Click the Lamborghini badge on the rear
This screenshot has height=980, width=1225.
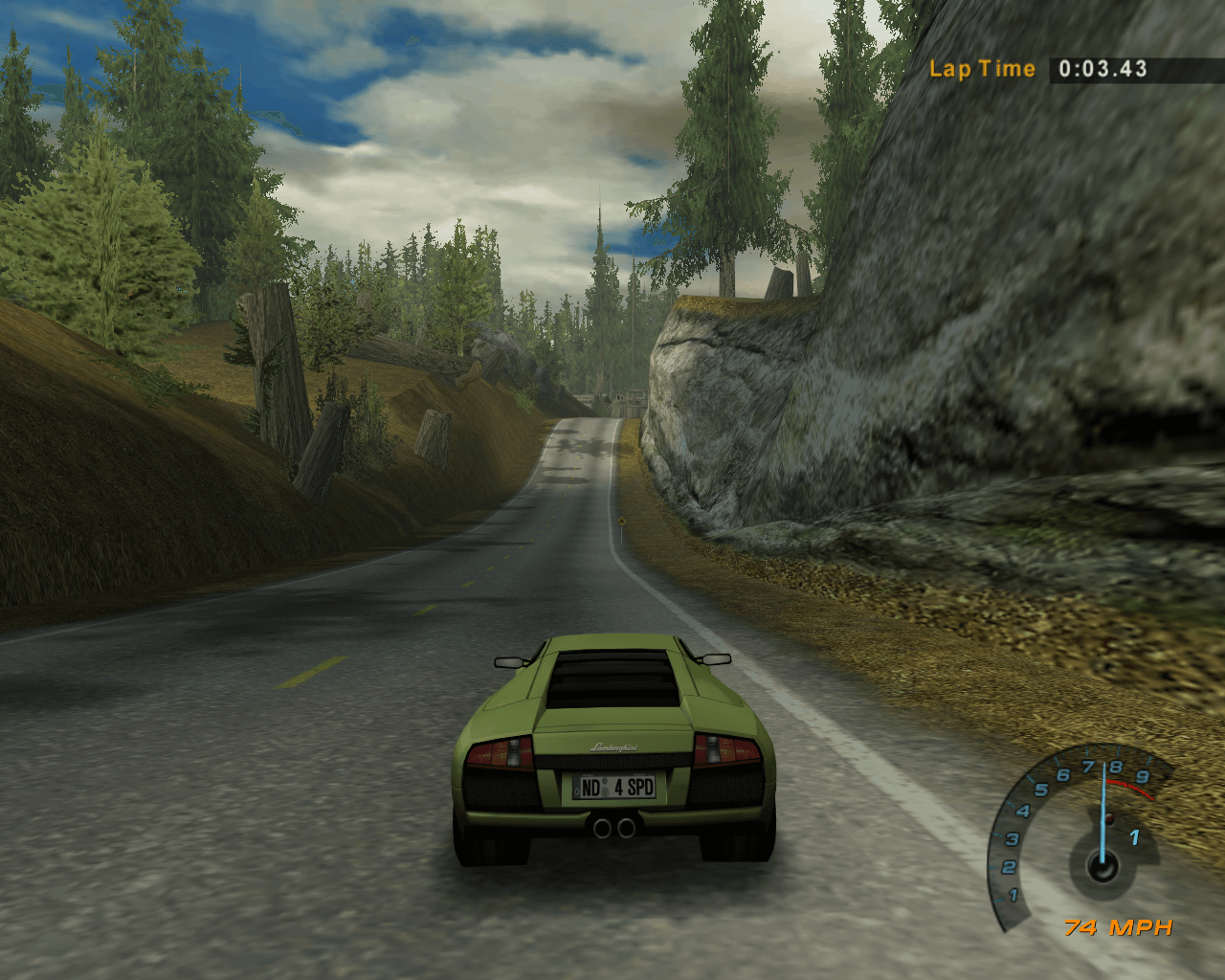click(x=615, y=747)
